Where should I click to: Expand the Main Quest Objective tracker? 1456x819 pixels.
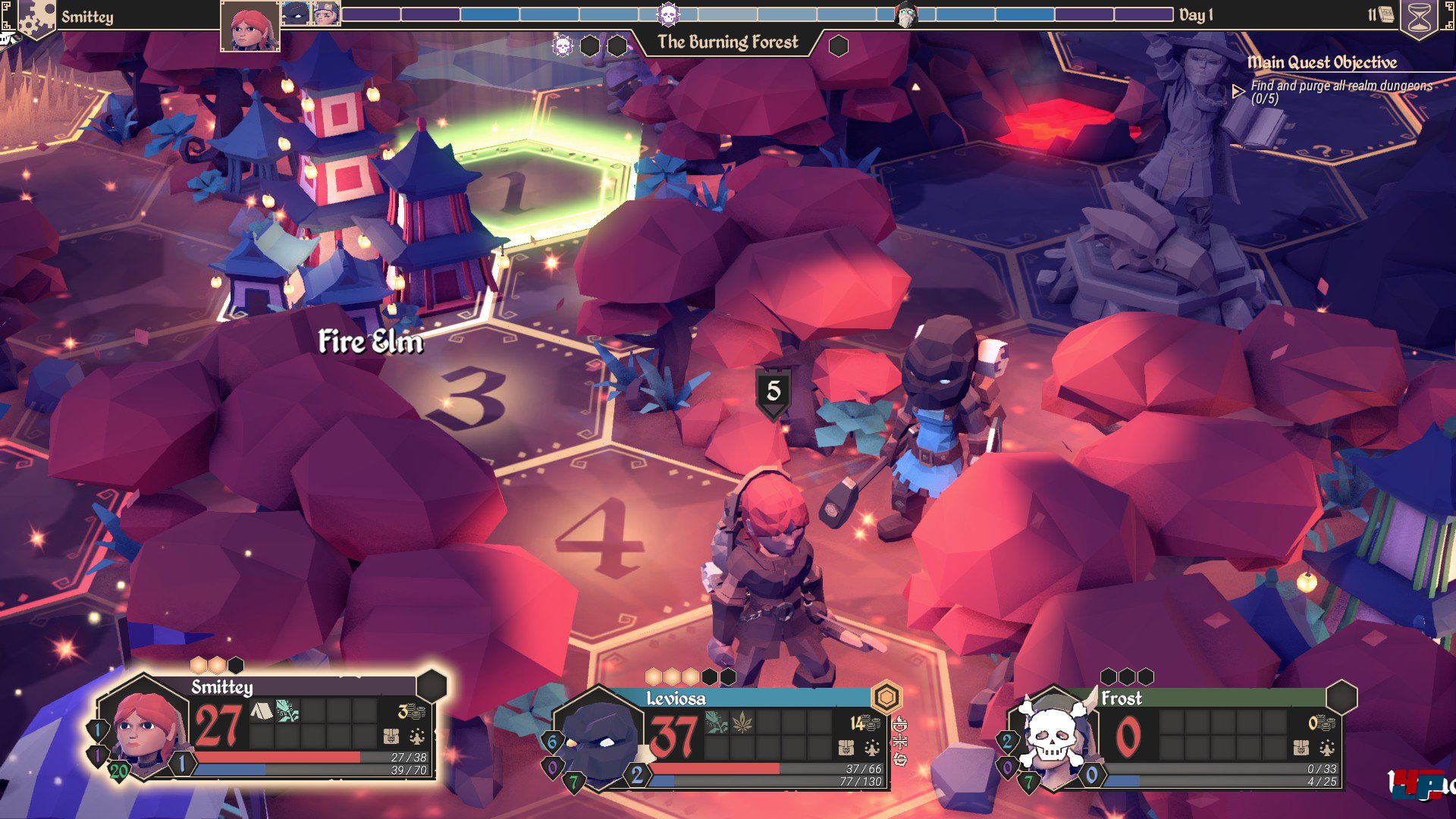1238,92
